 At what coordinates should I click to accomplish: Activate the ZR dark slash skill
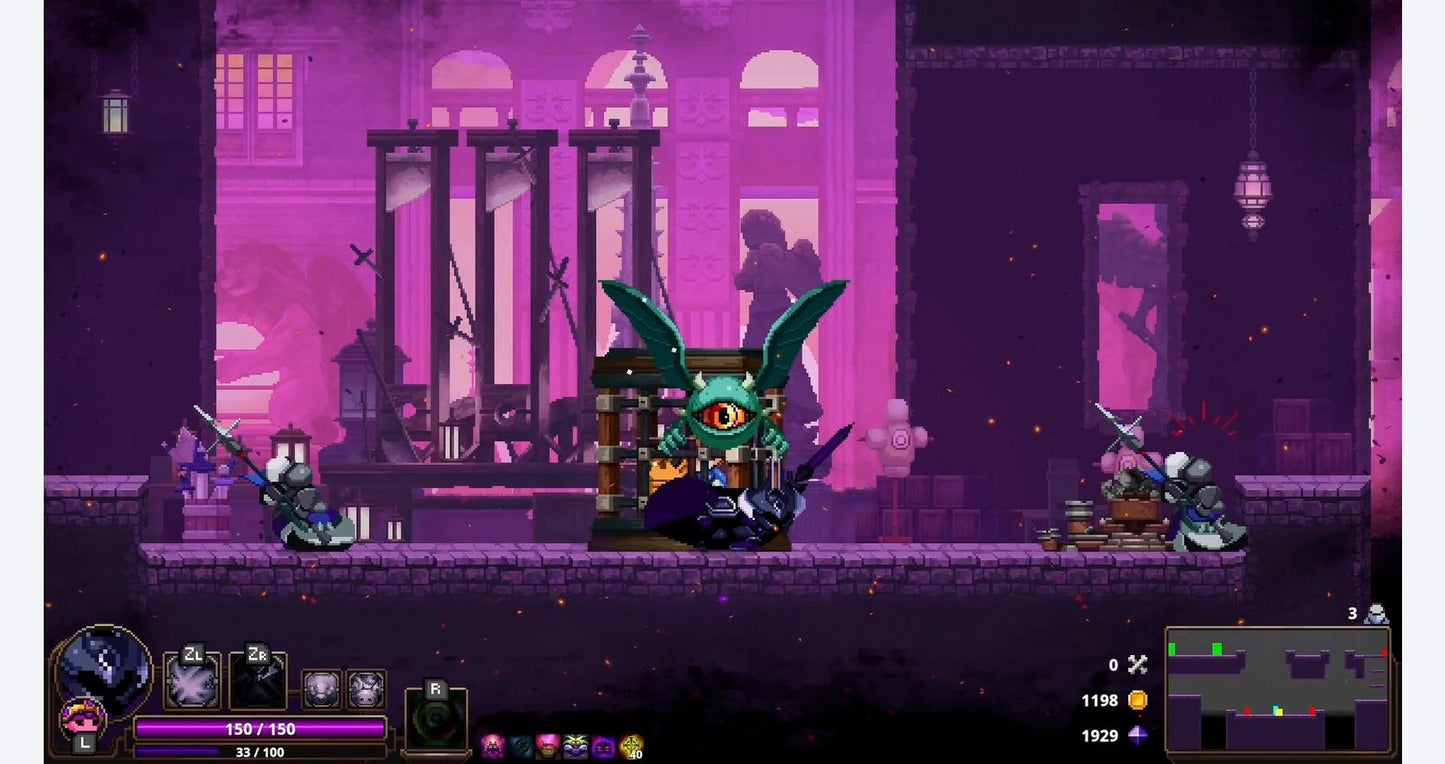[x=258, y=683]
